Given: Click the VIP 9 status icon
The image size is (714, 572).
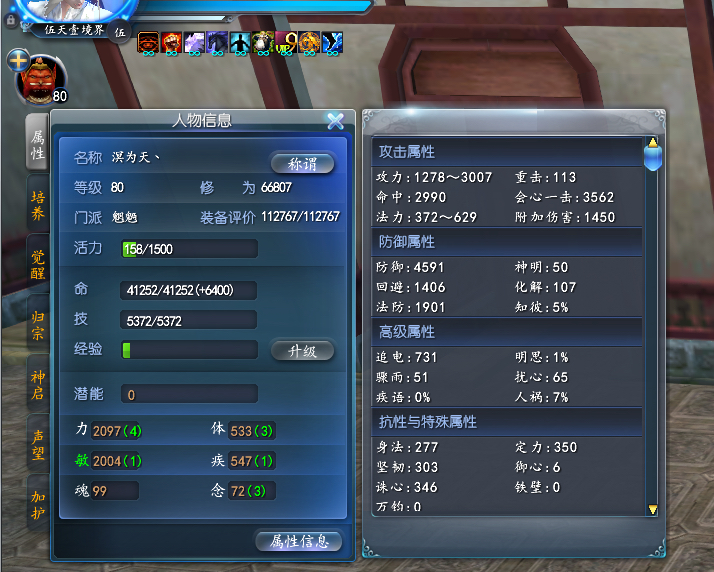Looking at the screenshot, I should tap(287, 42).
